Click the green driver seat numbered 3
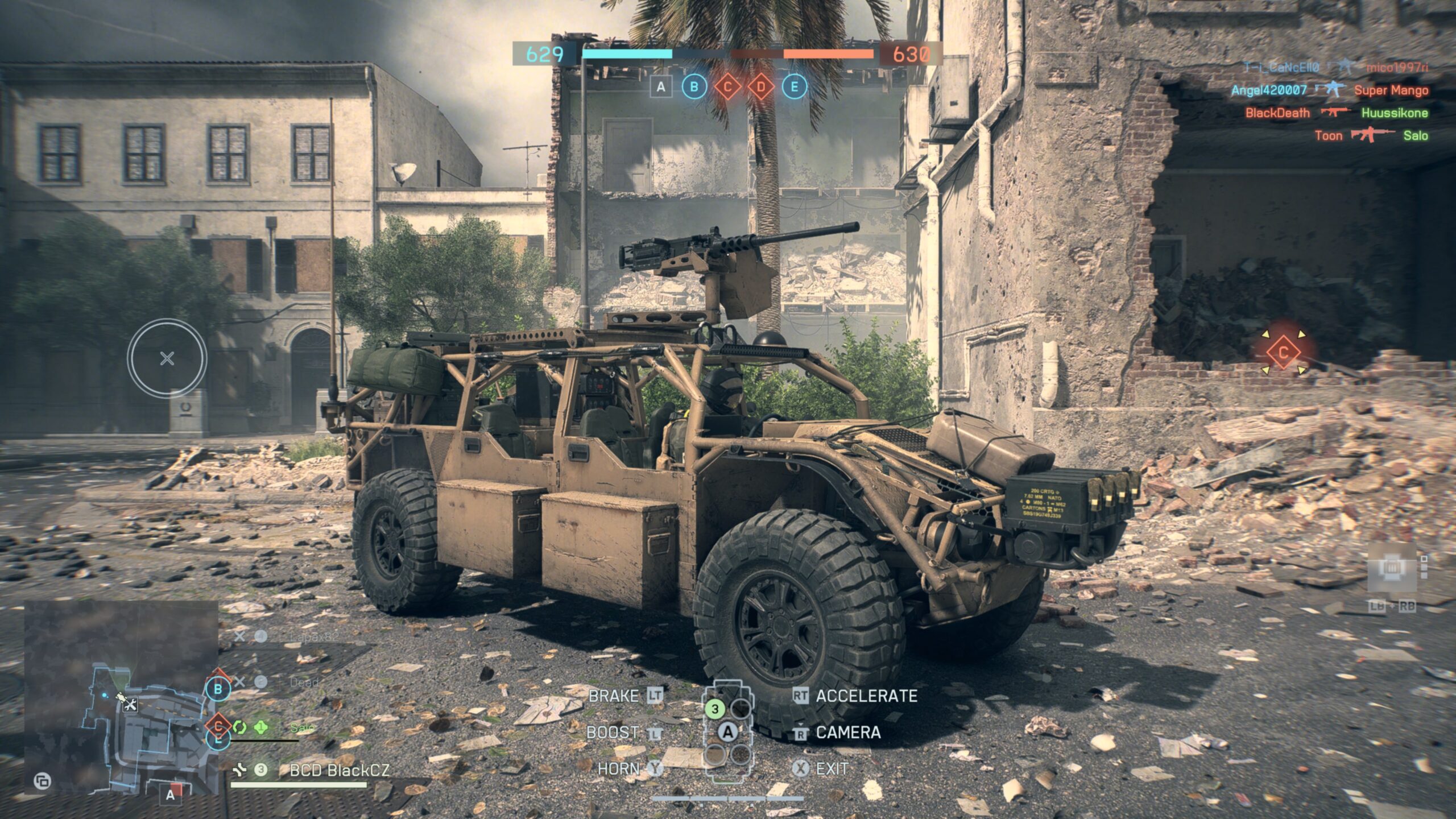Screen dimensions: 1456x819 [715, 709]
